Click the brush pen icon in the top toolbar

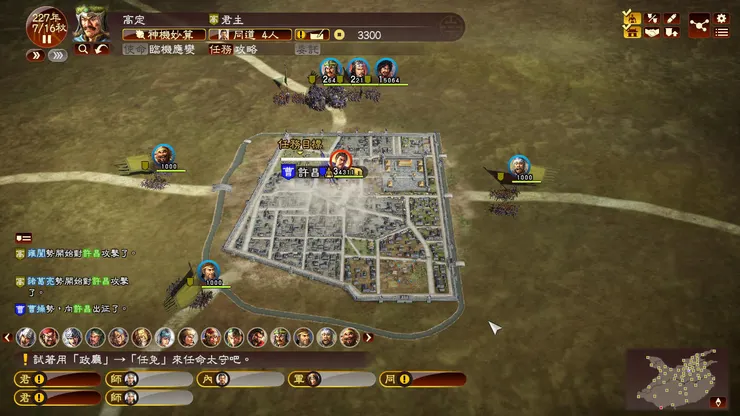point(672,16)
